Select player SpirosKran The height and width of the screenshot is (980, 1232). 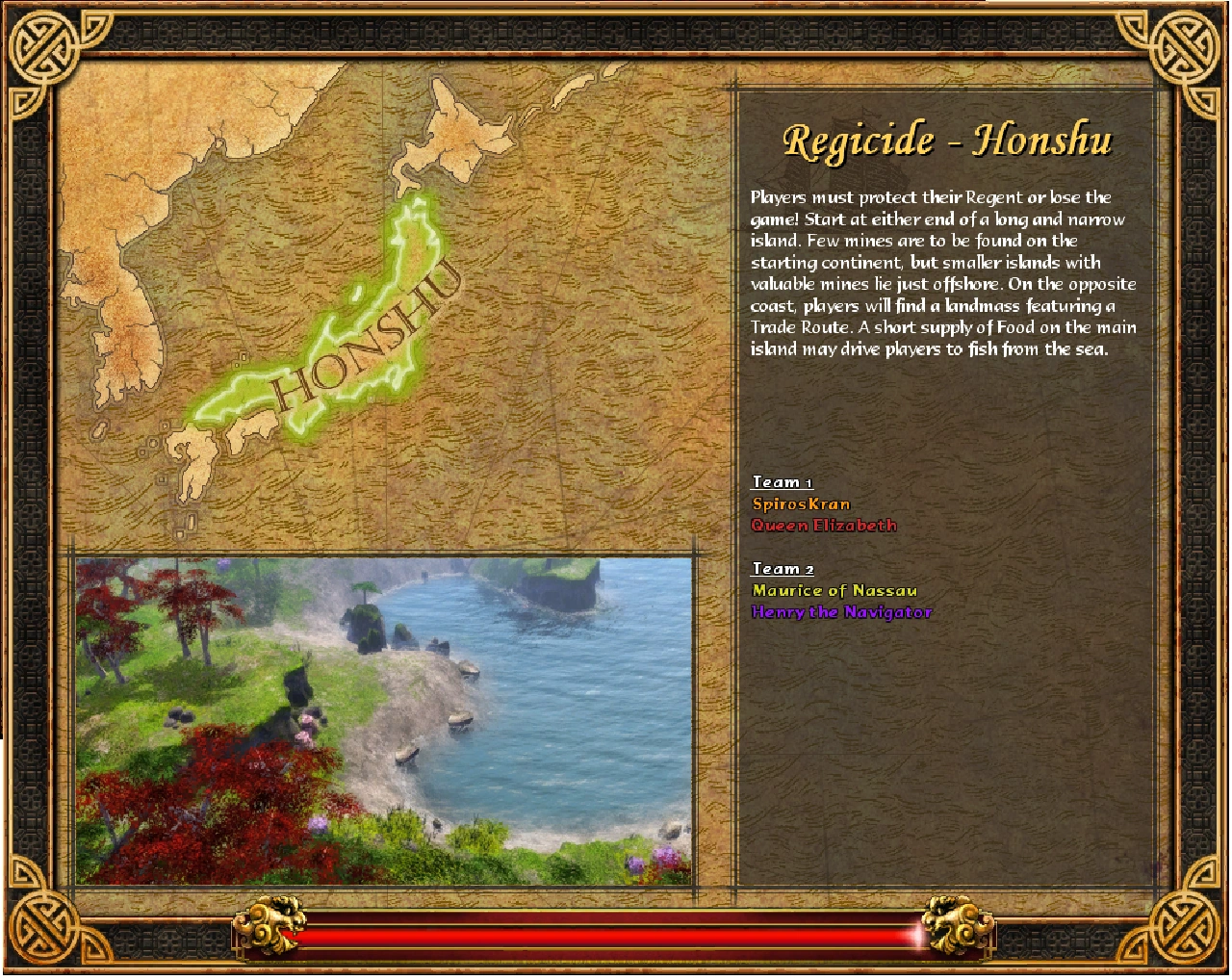click(801, 503)
